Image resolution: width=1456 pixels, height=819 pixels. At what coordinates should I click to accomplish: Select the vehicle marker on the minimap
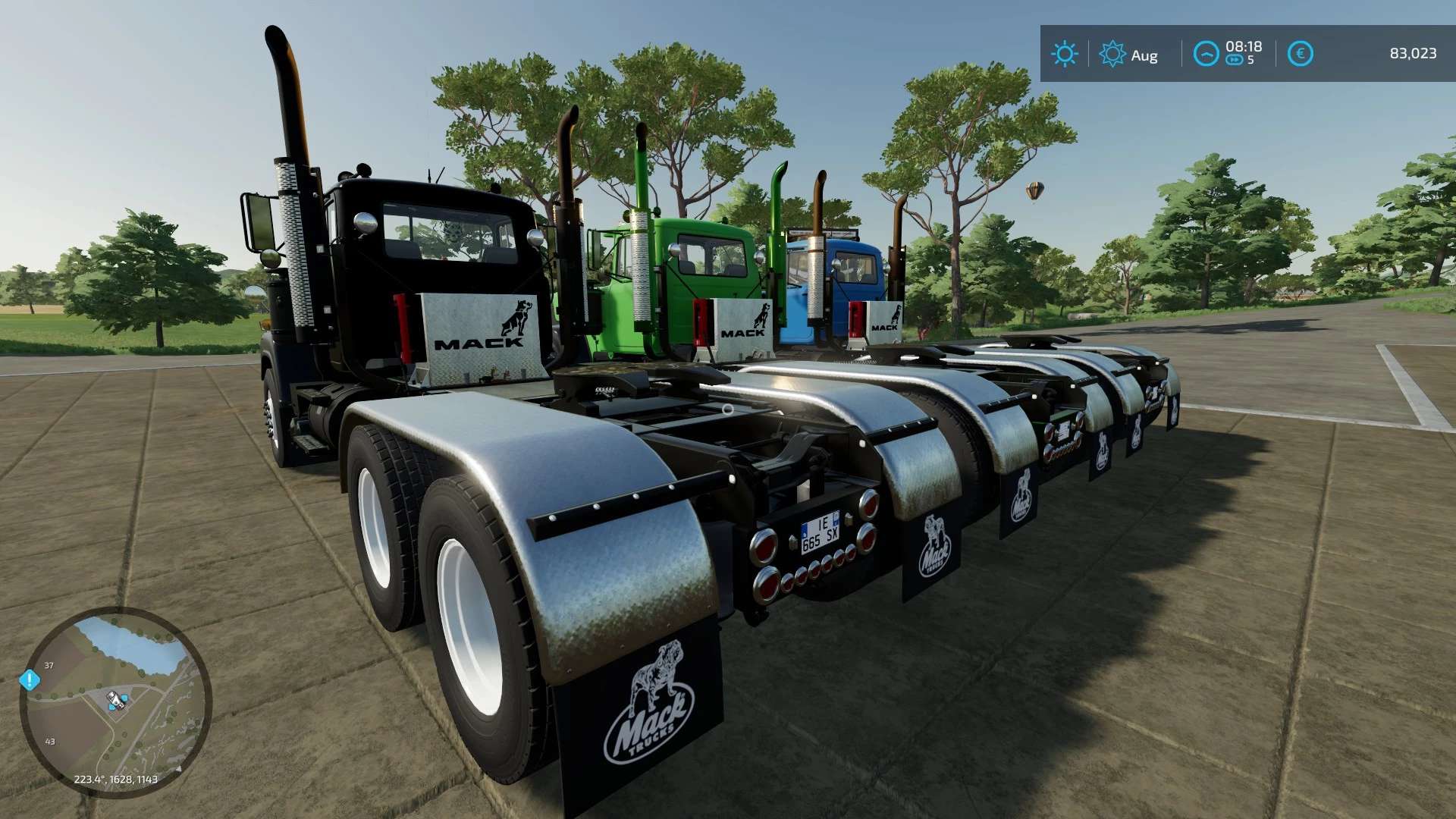coord(116,700)
